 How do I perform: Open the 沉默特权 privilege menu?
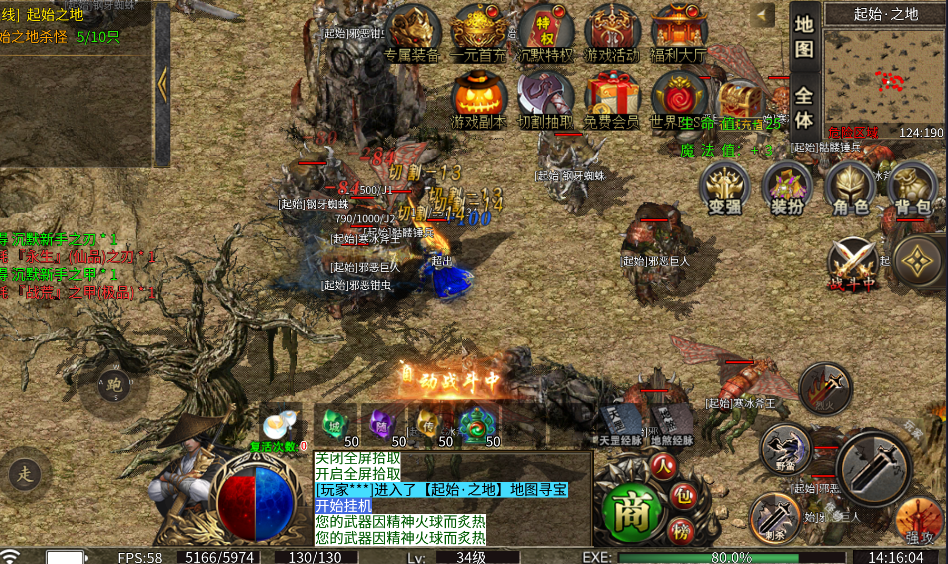(x=546, y=32)
